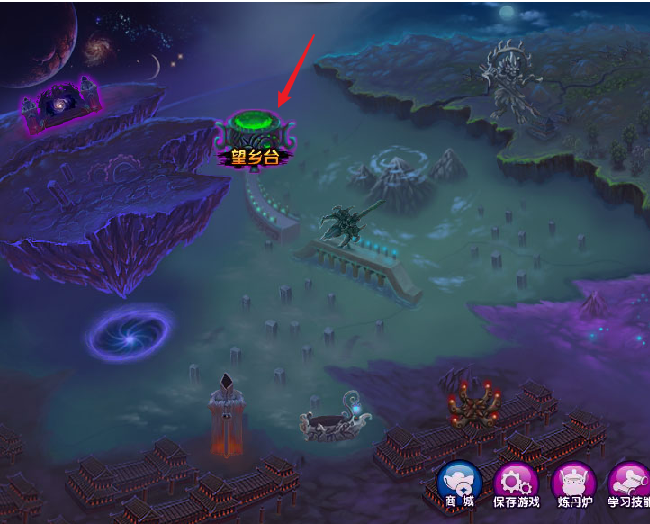650x524 pixels.
Task: Select the 学习技能 learn skills button
Action: [630, 485]
